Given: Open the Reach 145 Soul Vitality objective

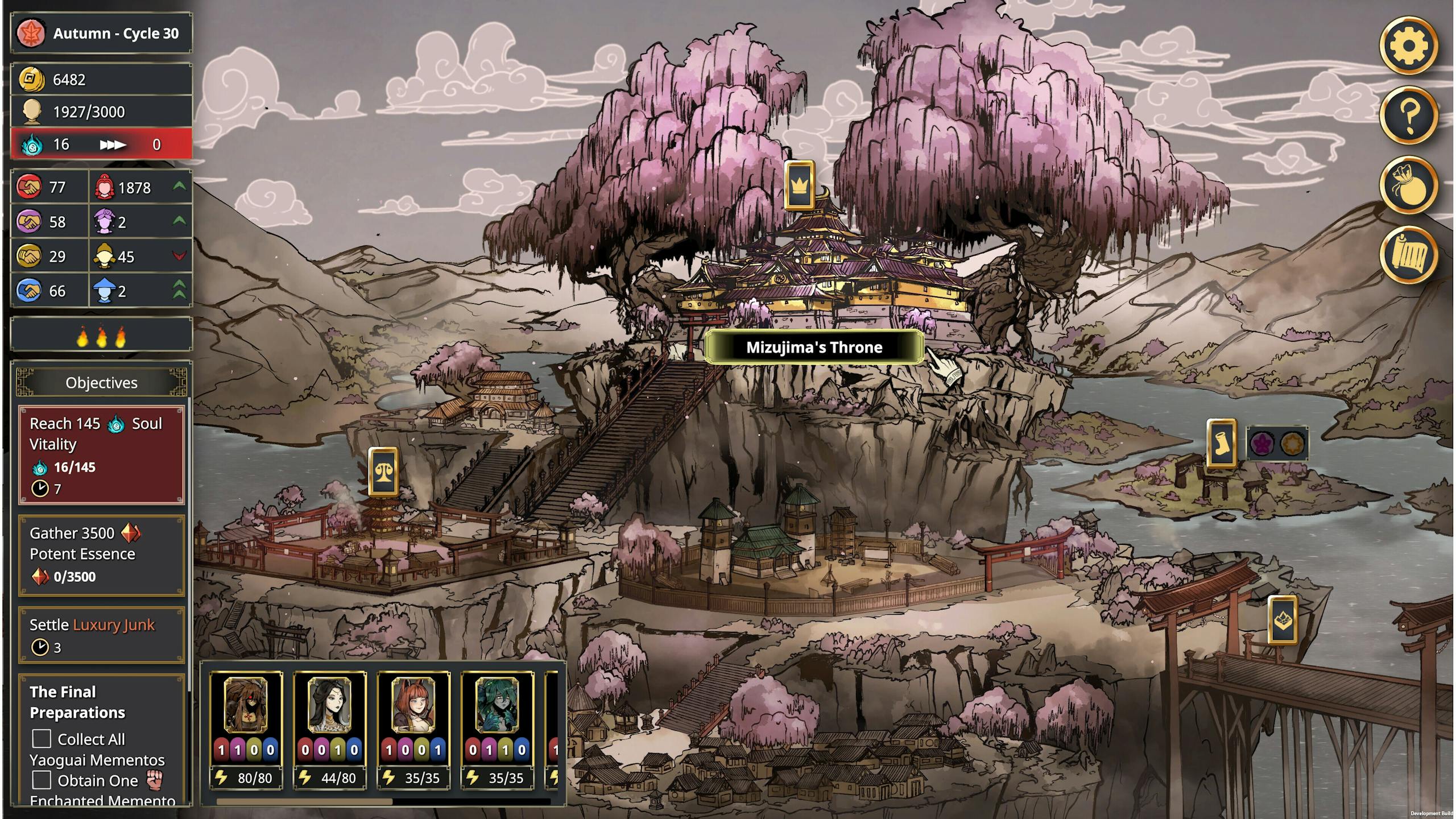Looking at the screenshot, I should (101, 455).
